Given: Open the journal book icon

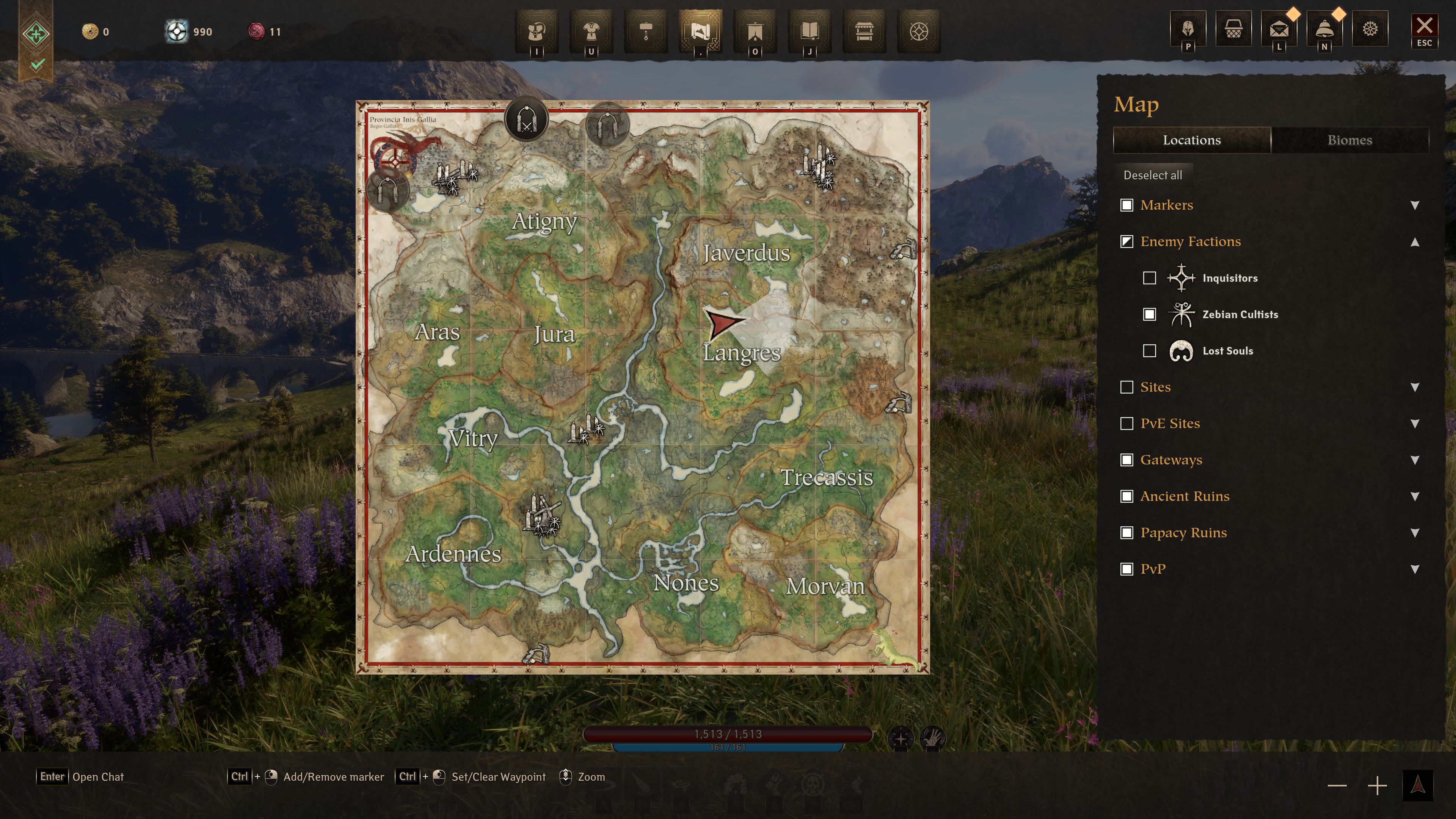Looking at the screenshot, I should click(x=811, y=32).
